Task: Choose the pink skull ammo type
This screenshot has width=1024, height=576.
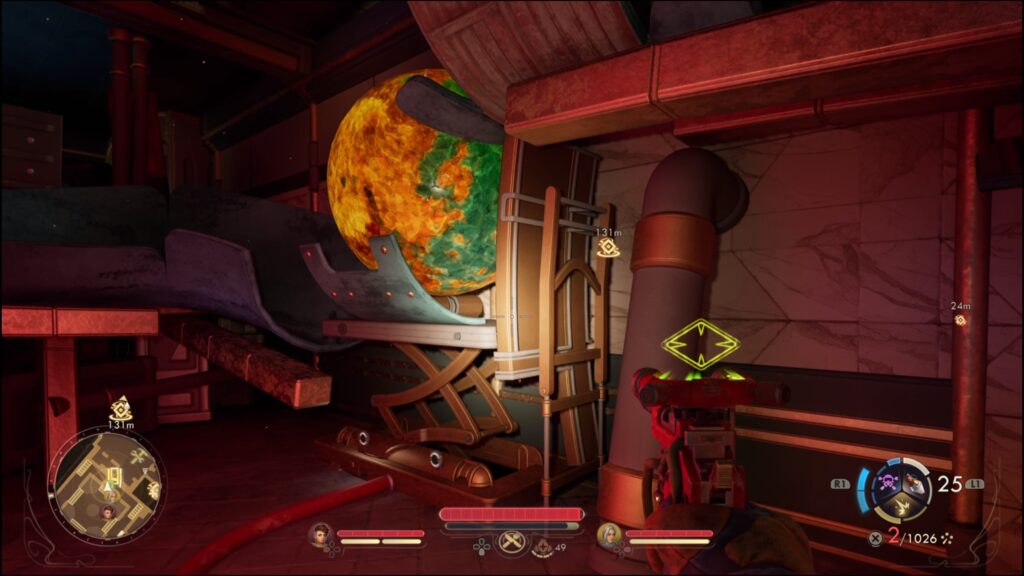Action: click(887, 483)
